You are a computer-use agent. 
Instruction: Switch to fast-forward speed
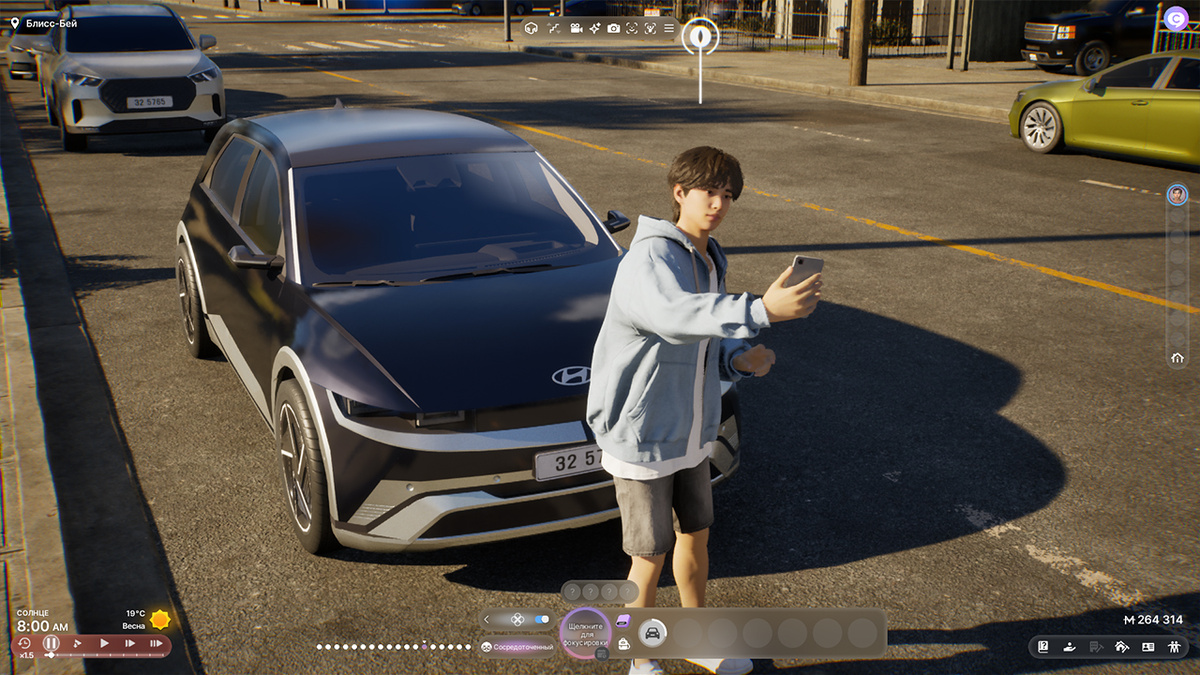[130, 644]
